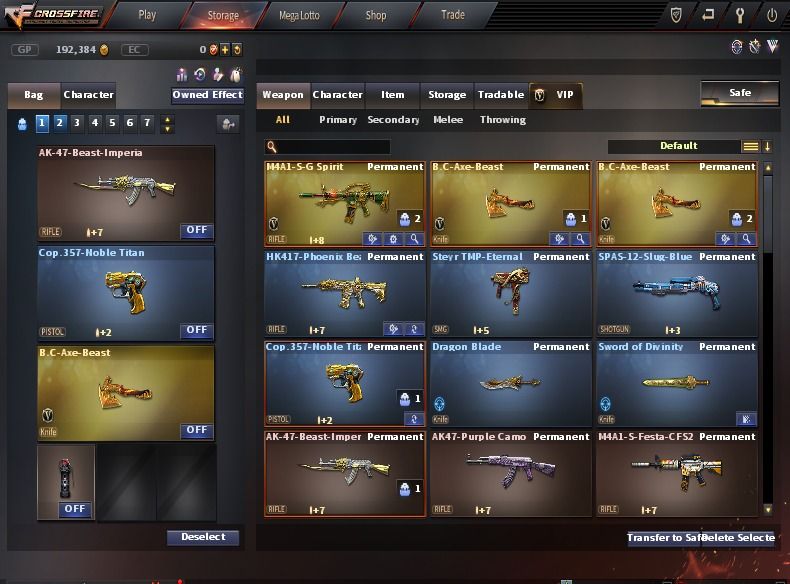Select bag slot number 3
Viewport: 790px width, 584px height.
tap(77, 123)
